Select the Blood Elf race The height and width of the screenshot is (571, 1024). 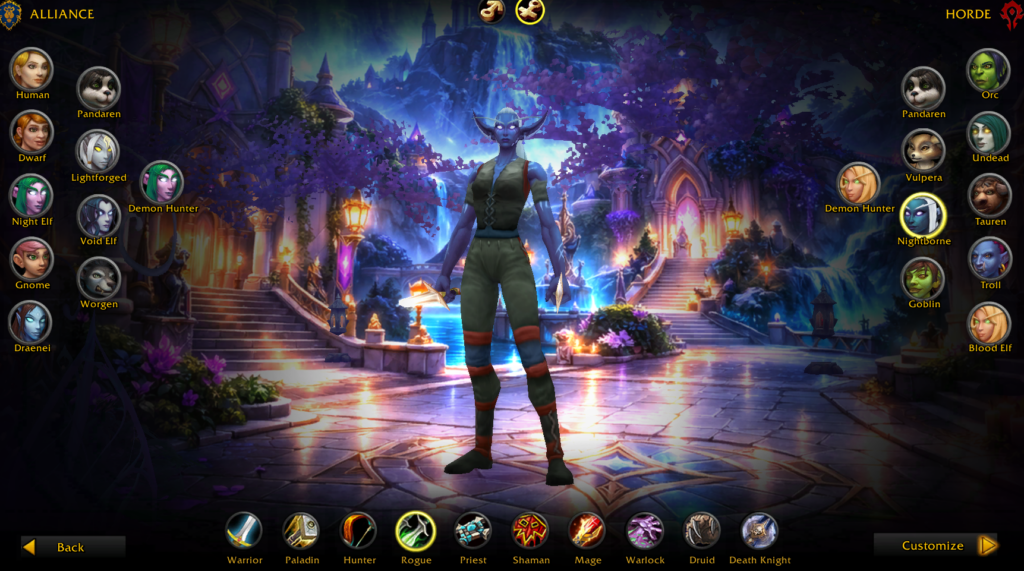989,322
